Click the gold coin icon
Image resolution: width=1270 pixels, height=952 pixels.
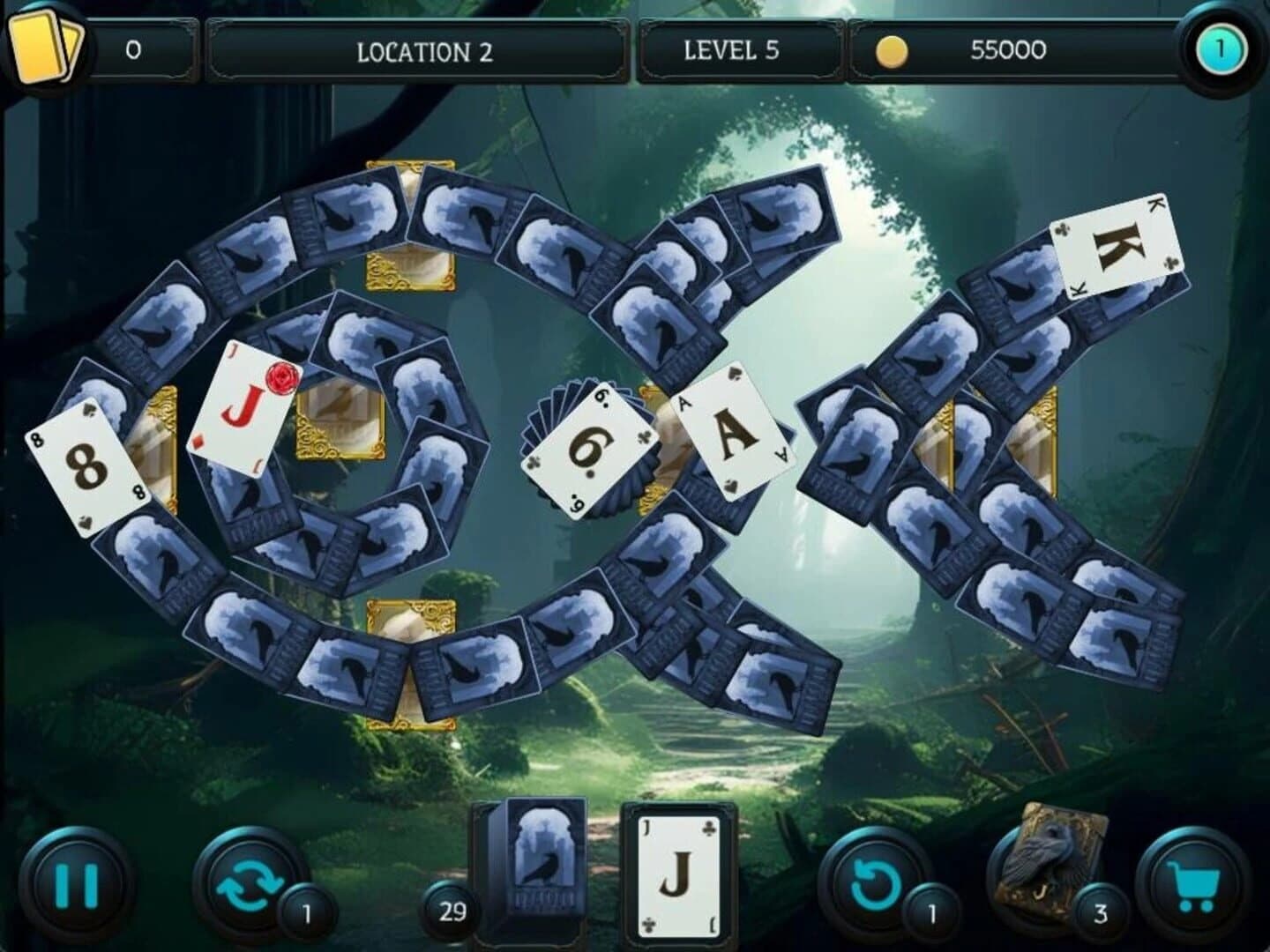891,50
